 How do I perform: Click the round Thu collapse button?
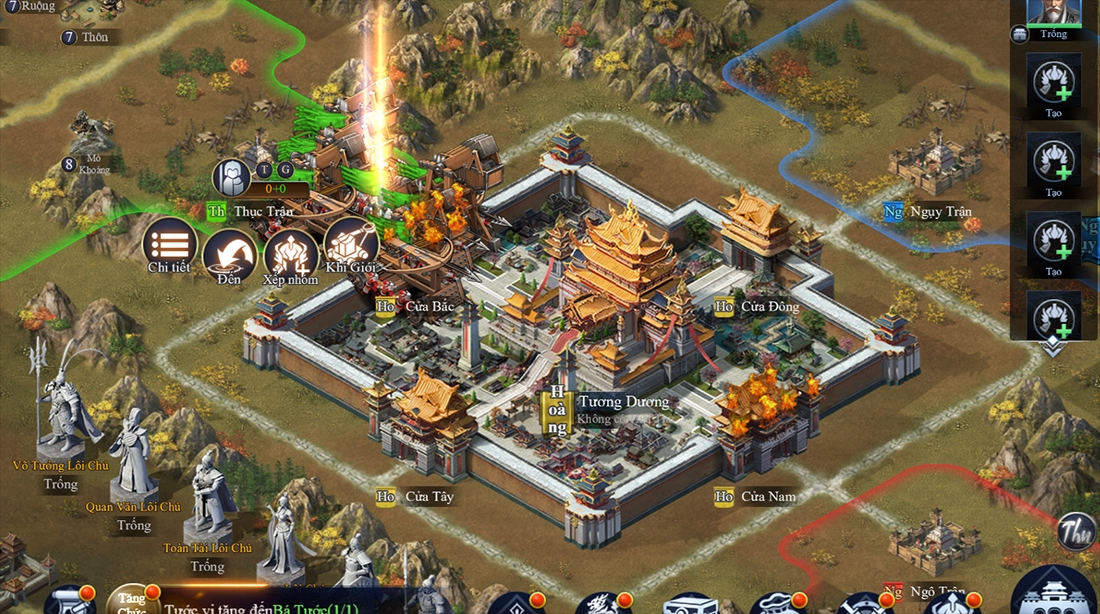[x=1078, y=531]
